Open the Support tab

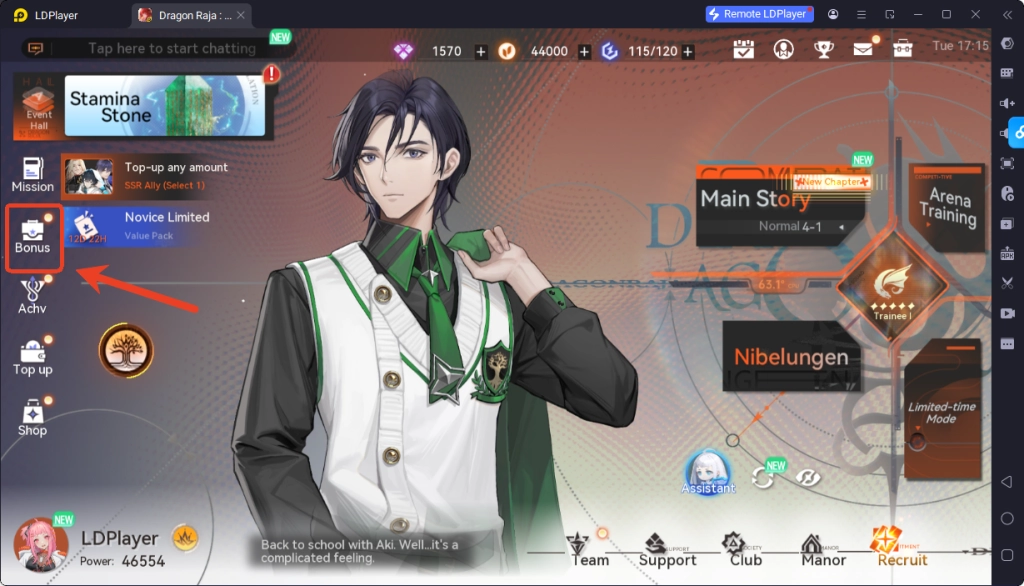pos(667,550)
